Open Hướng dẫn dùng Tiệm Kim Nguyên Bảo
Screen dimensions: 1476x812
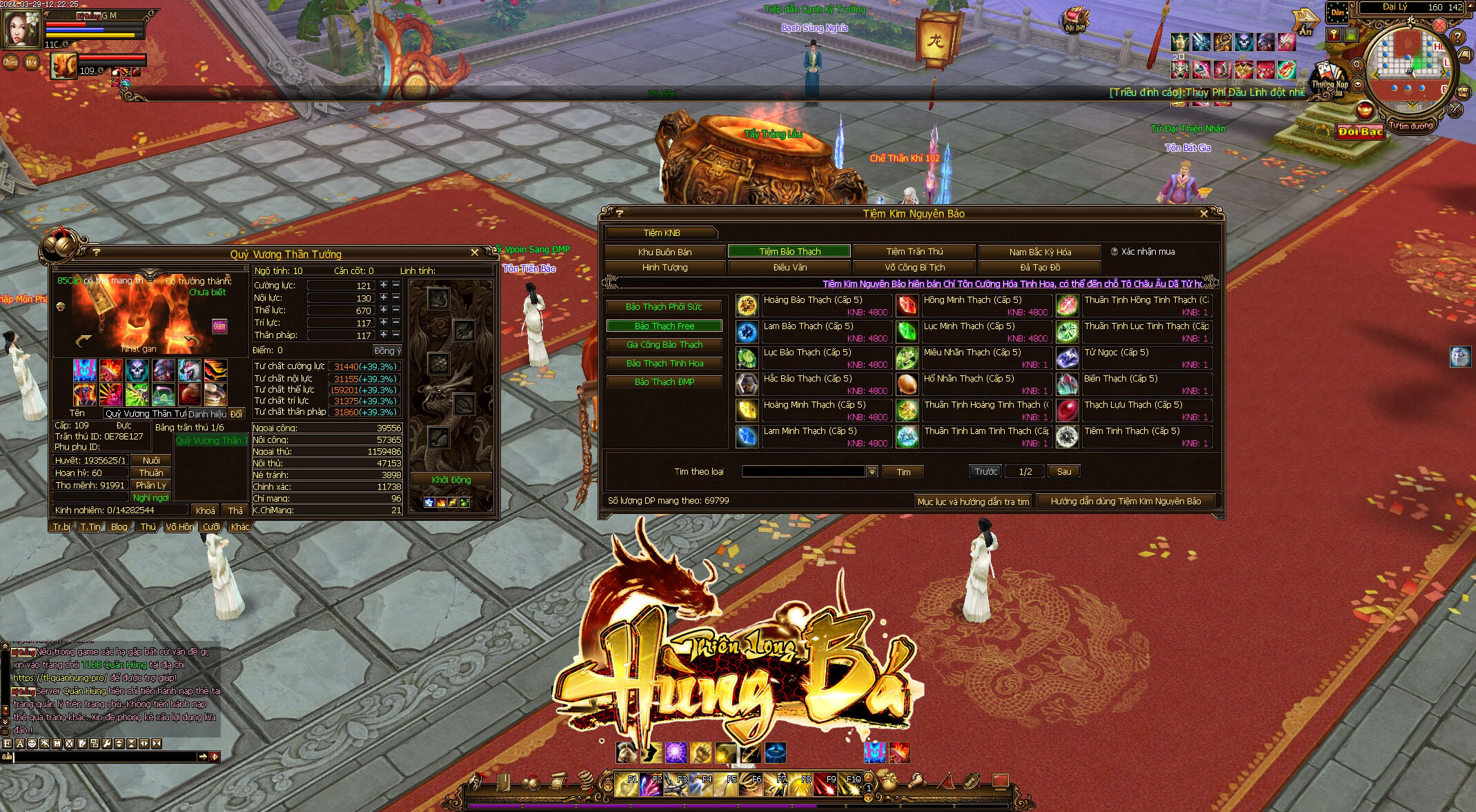click(x=1125, y=502)
